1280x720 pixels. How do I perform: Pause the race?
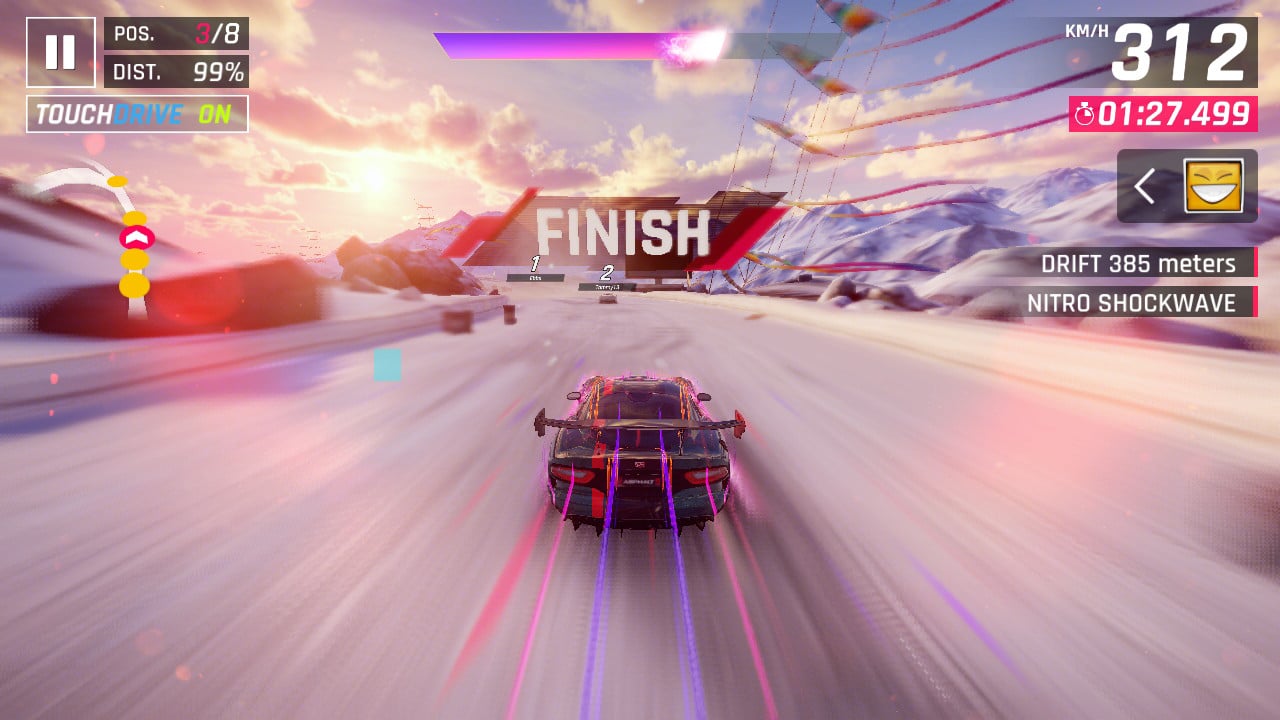click(61, 52)
